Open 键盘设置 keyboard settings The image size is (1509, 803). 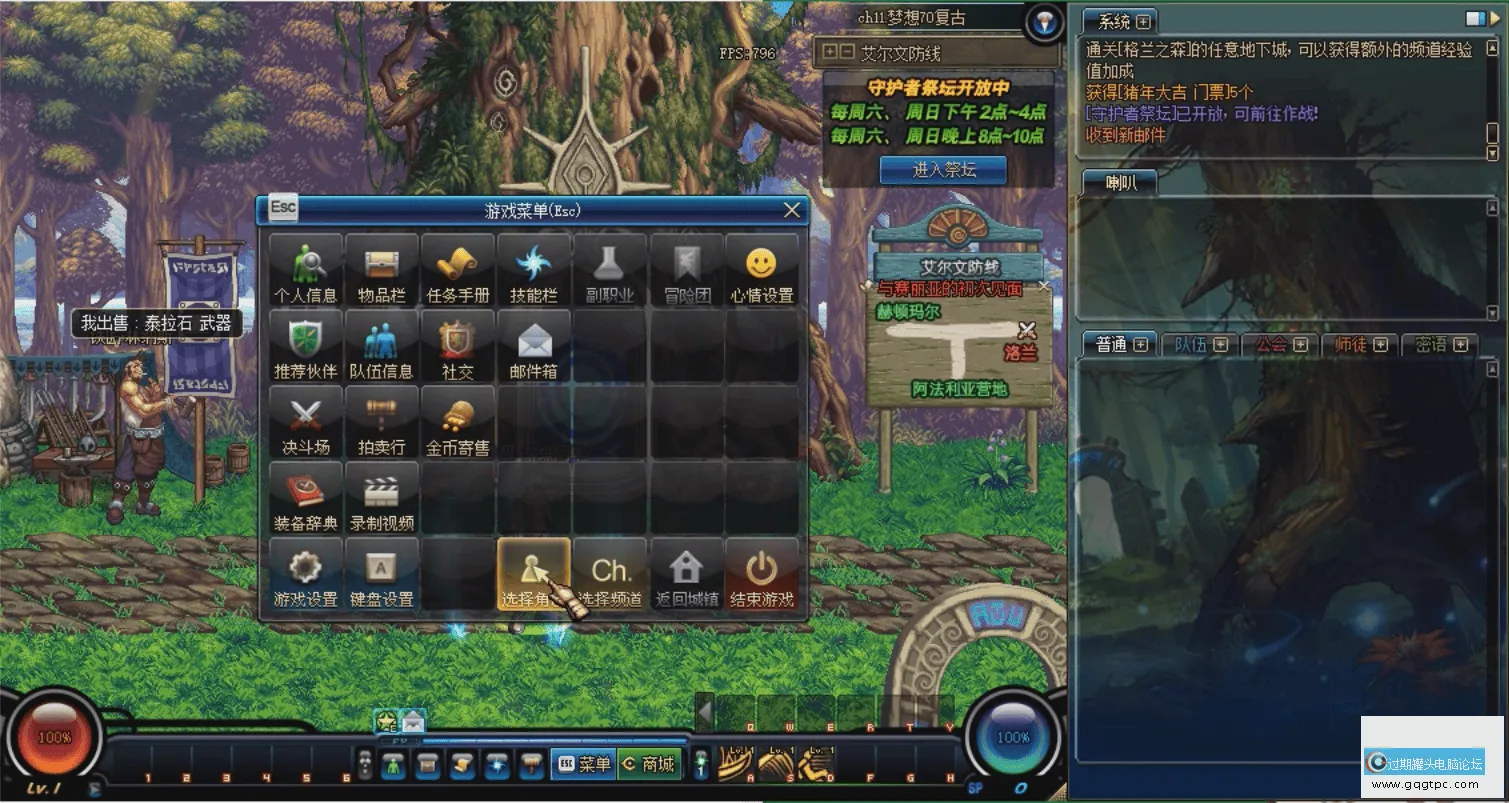(x=382, y=574)
